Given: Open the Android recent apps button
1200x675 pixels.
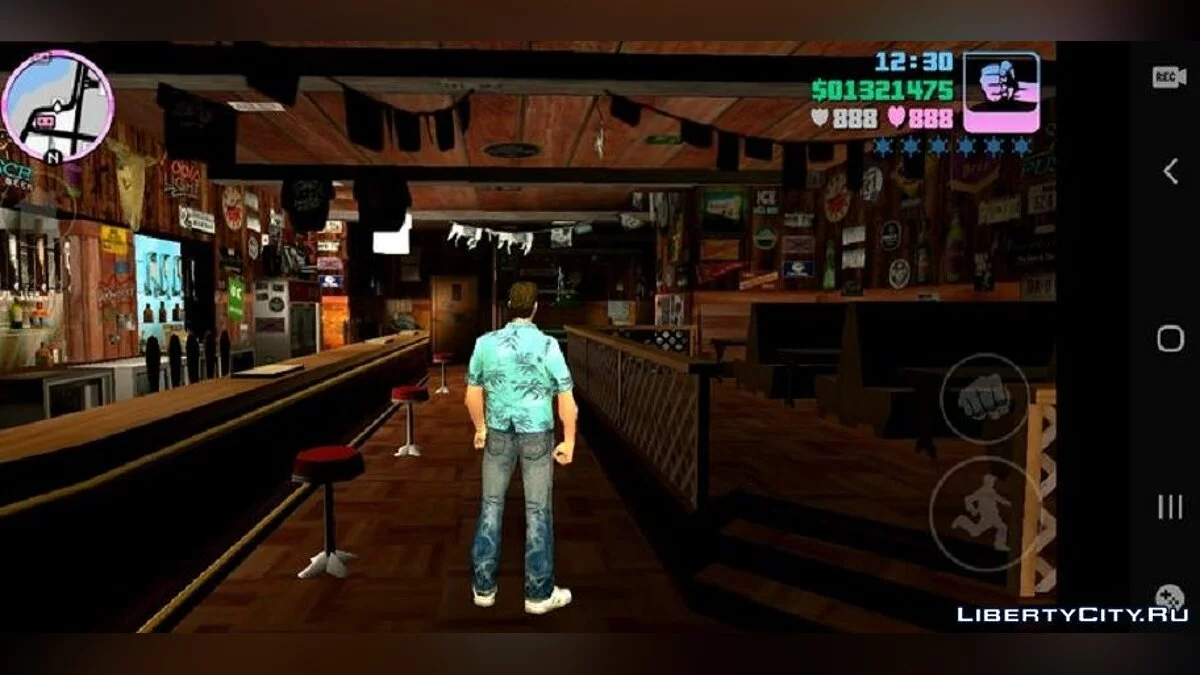Looking at the screenshot, I should click(x=1170, y=507).
